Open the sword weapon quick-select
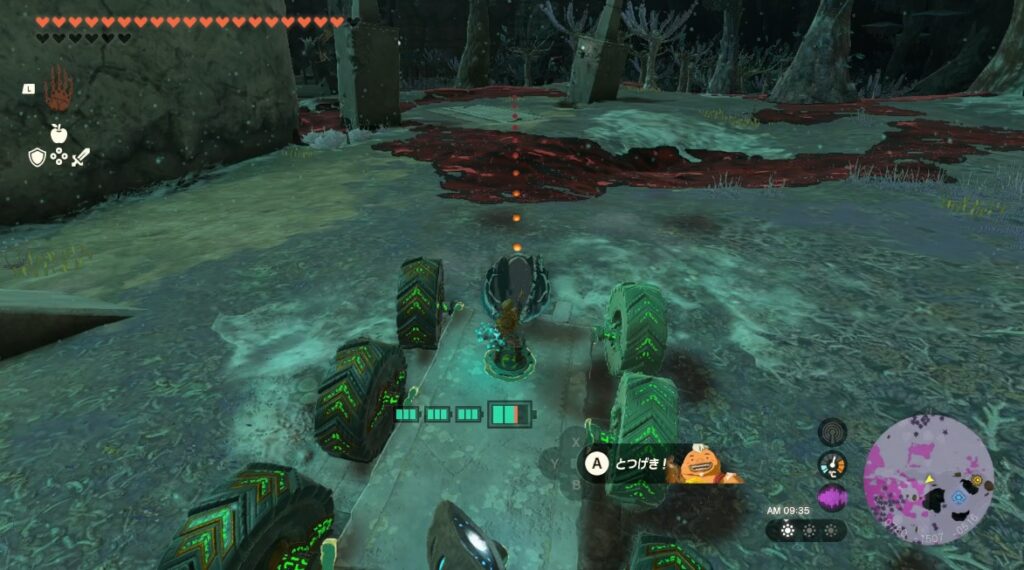The image size is (1024, 570). pos(79,156)
